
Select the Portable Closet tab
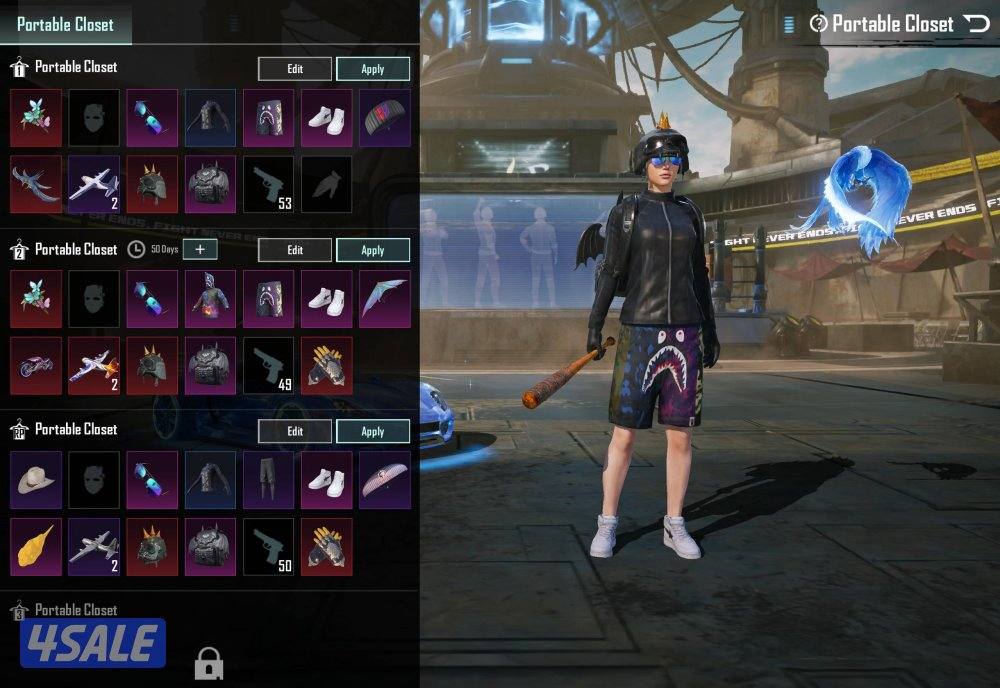pos(66,24)
